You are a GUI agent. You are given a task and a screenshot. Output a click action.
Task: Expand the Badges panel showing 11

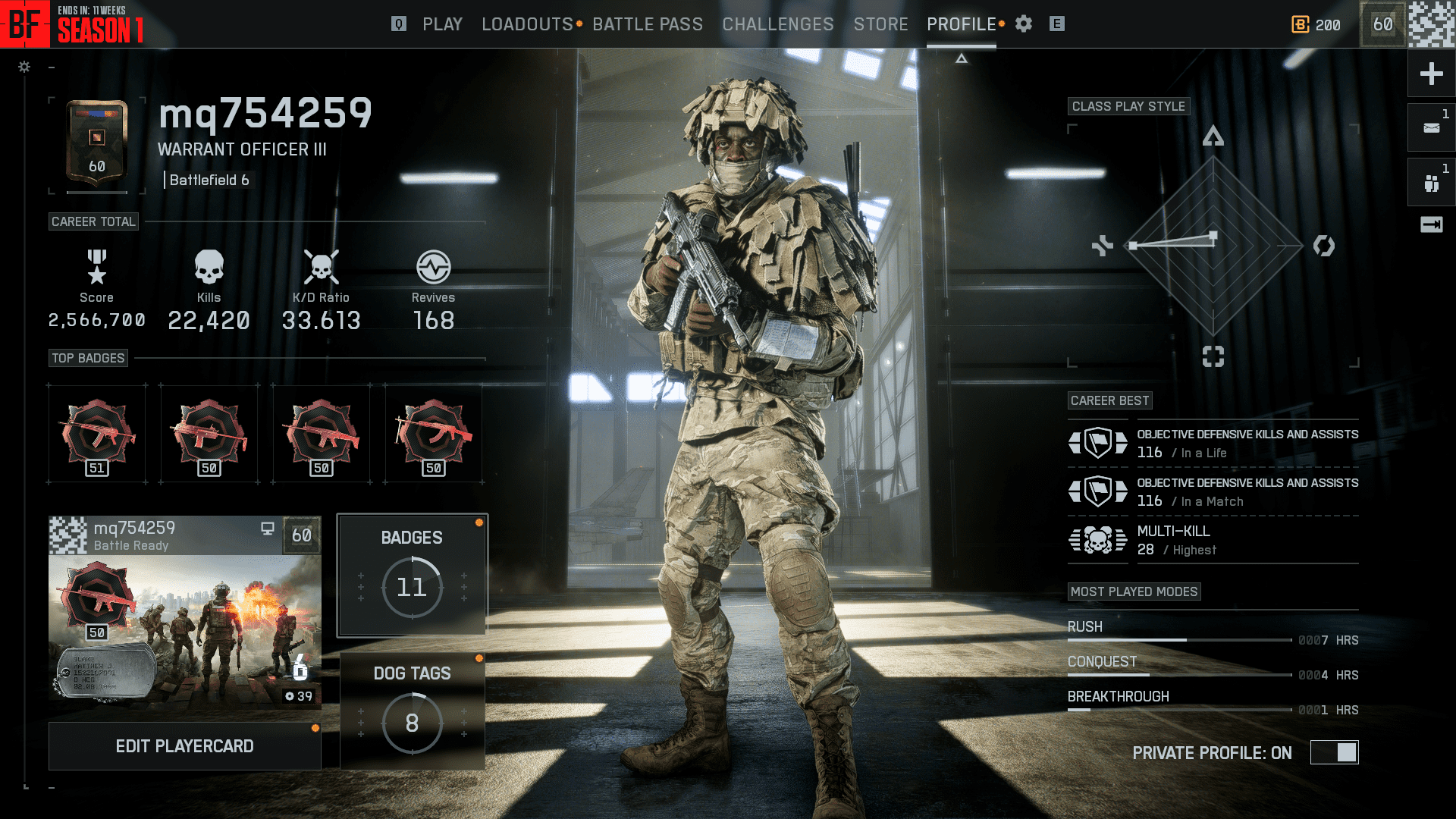(x=412, y=575)
